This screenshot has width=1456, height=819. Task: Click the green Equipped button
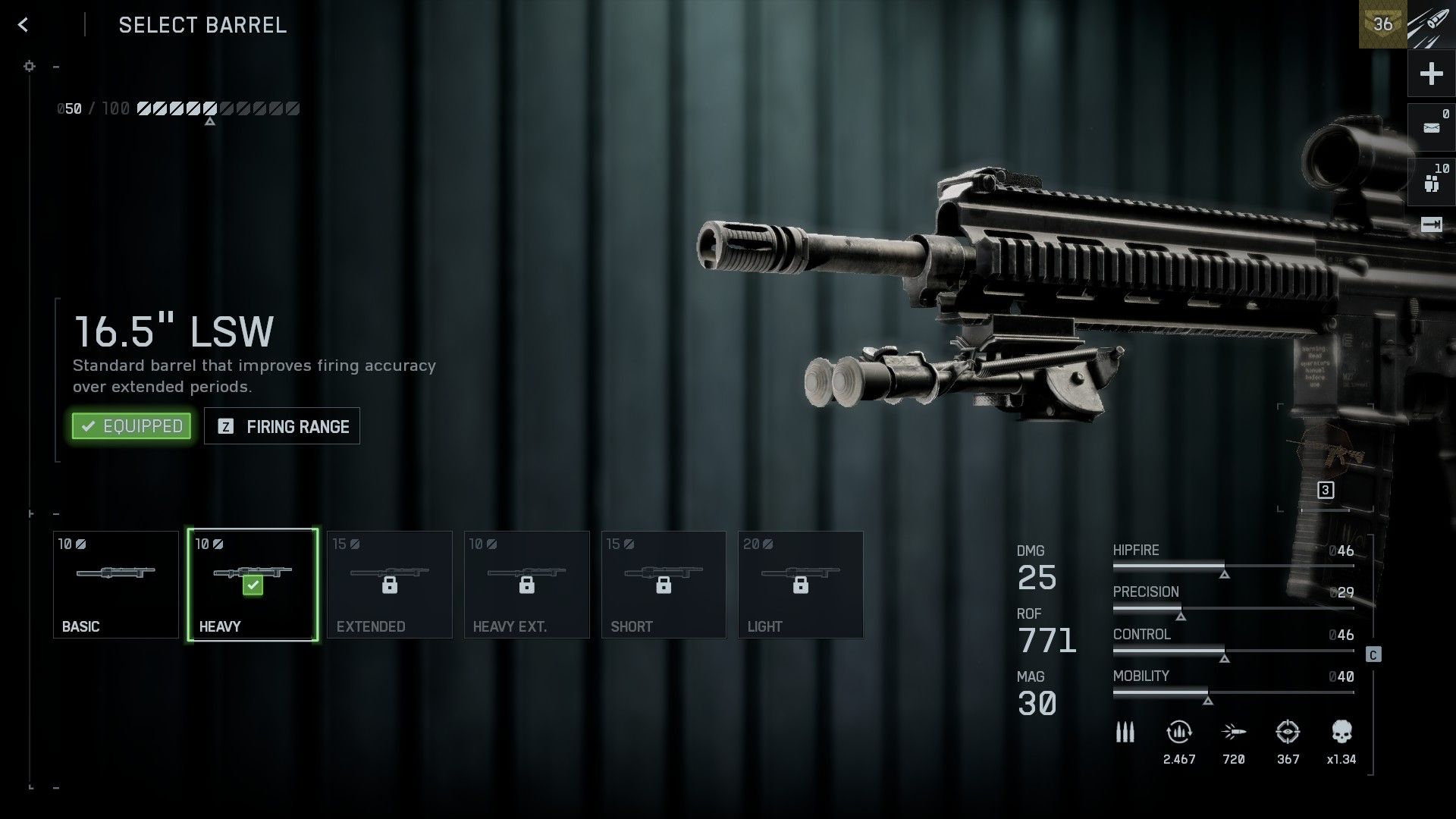point(131,426)
